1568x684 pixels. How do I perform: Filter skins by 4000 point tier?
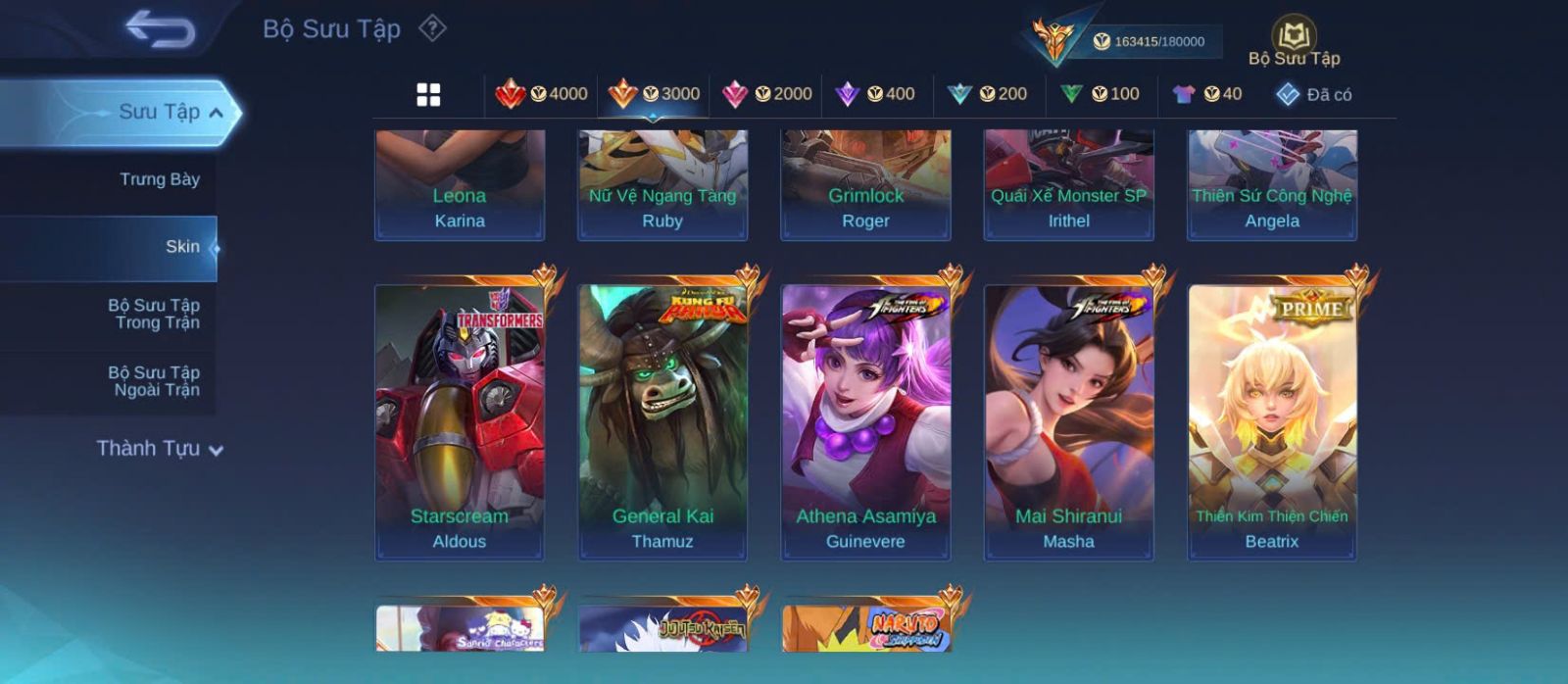pos(542,94)
